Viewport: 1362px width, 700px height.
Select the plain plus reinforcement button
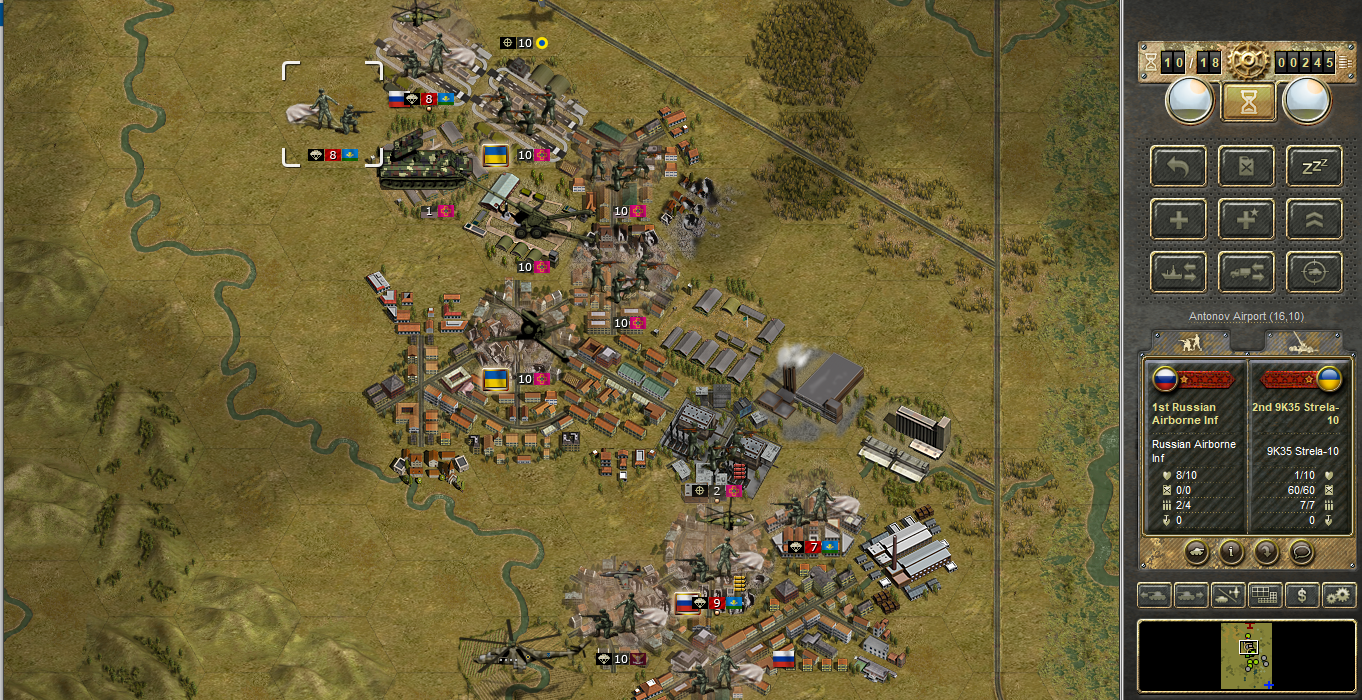(1178, 218)
